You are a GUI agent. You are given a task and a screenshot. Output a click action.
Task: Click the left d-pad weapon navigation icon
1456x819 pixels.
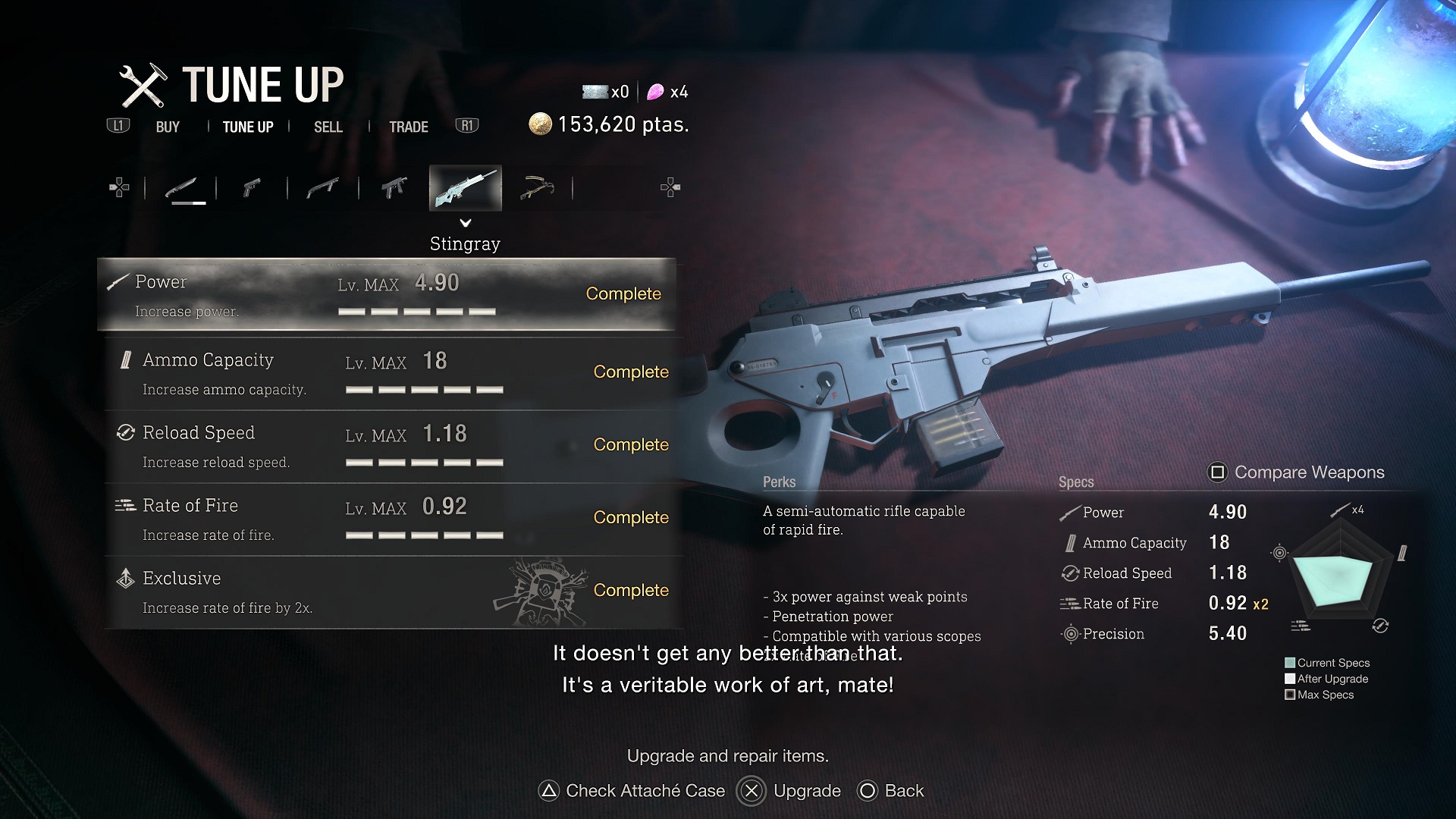click(x=118, y=187)
